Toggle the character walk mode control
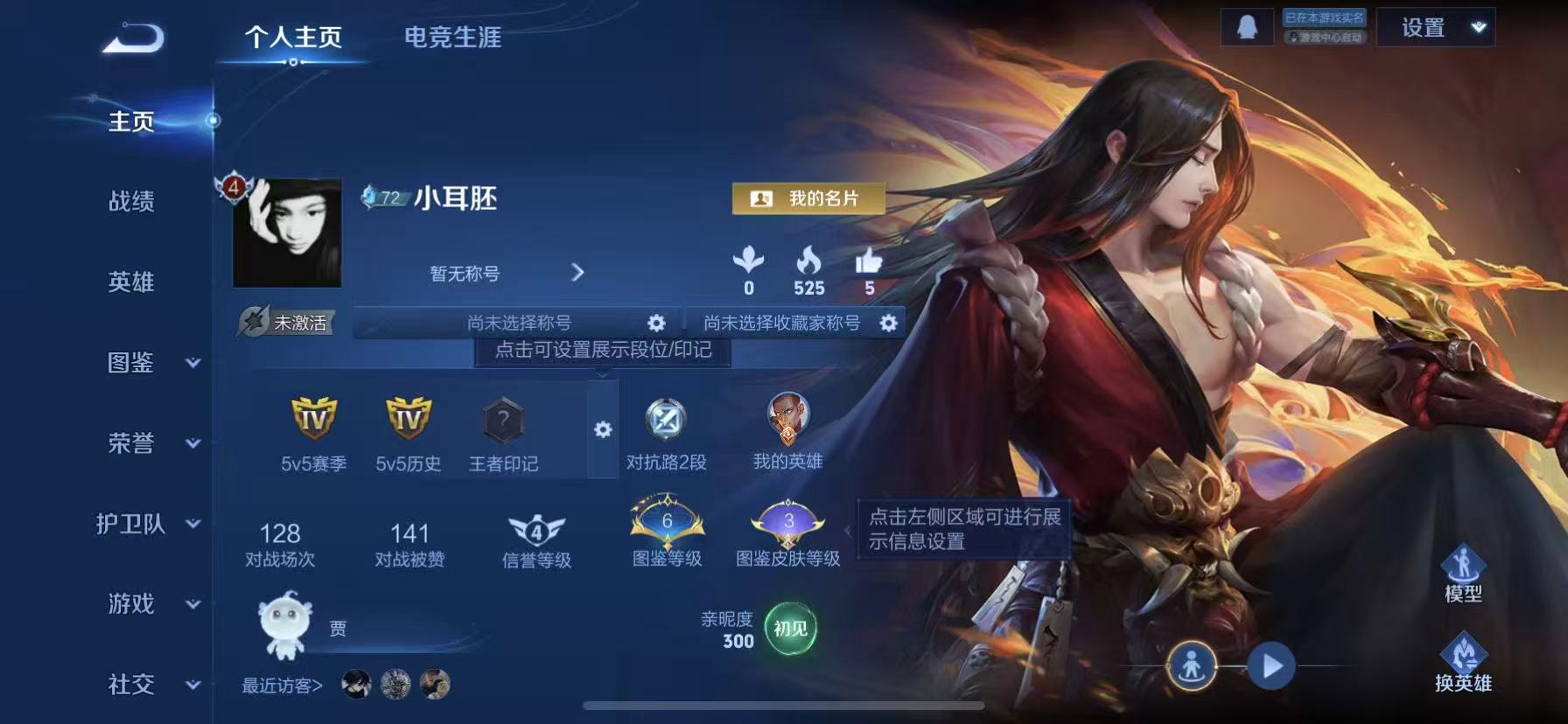Viewport: 1568px width, 724px height. coord(1193,666)
